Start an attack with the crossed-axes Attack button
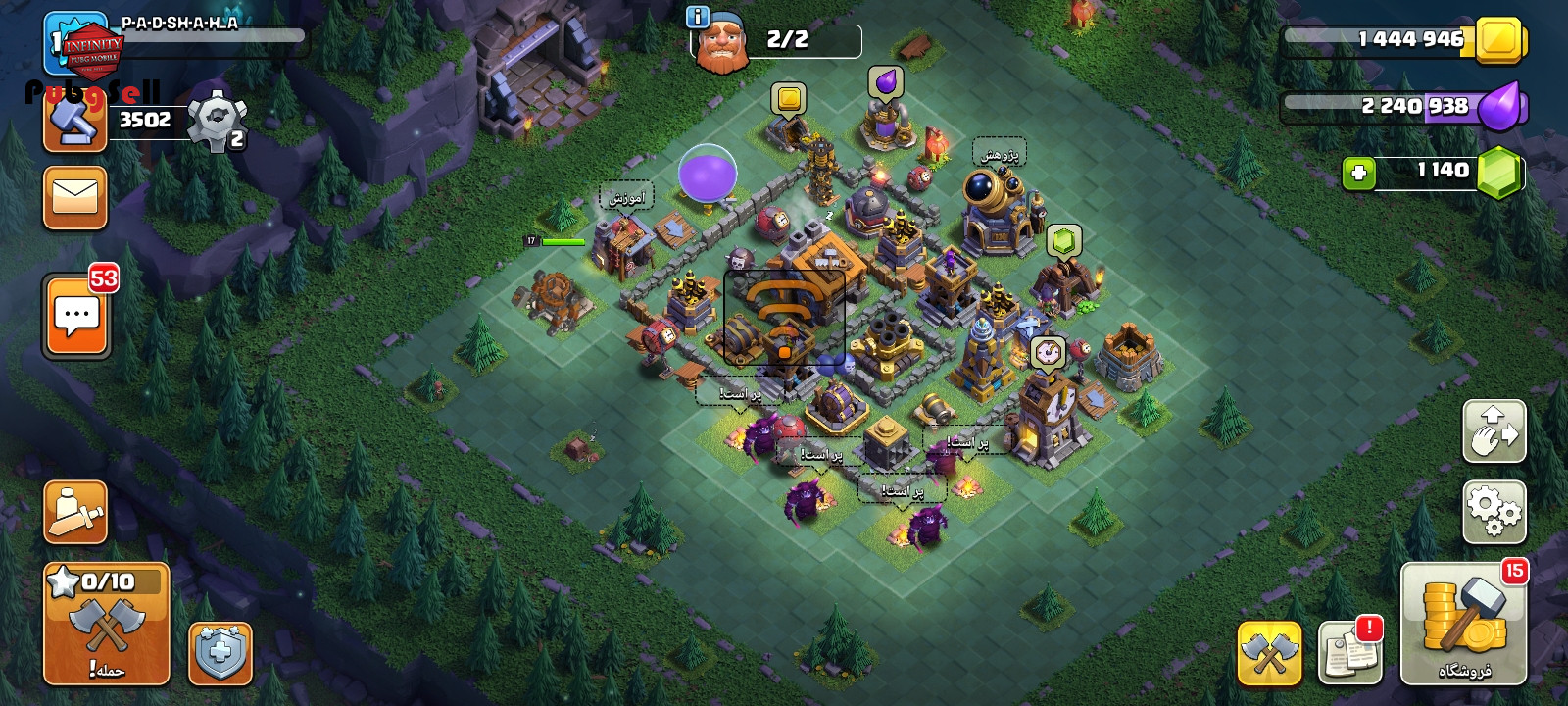1568x706 pixels. (x=106, y=624)
